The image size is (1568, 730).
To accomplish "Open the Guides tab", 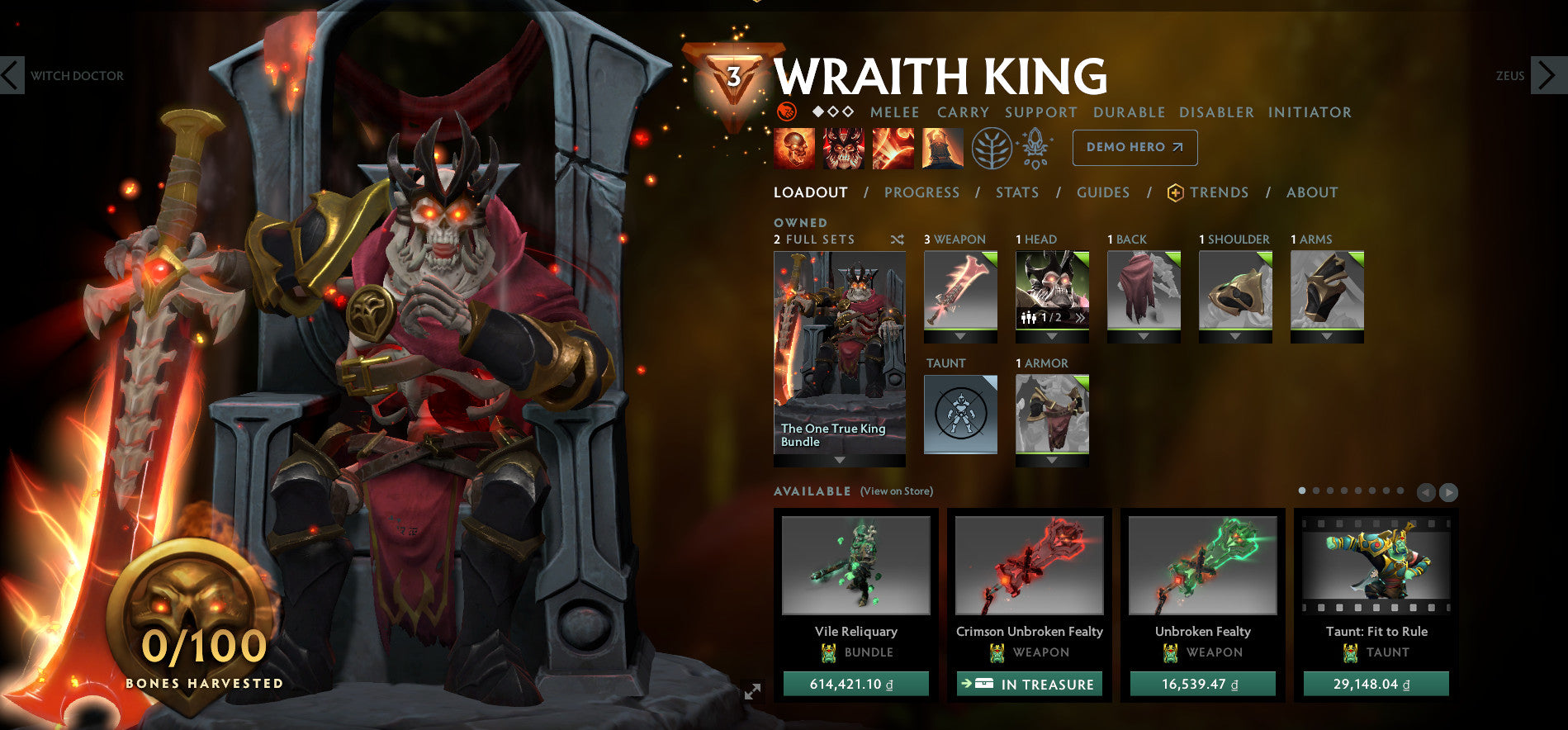I will (x=1102, y=192).
